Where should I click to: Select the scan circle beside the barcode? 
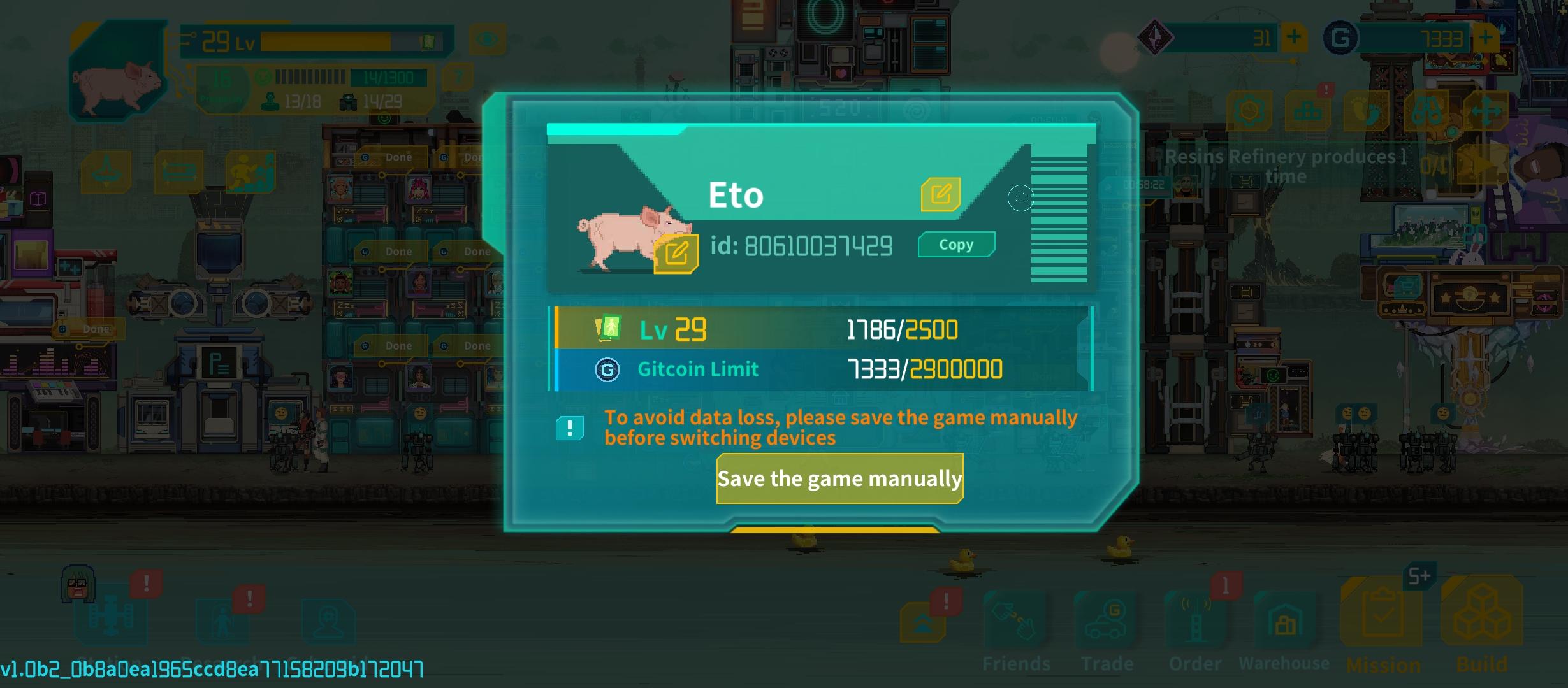(1020, 198)
